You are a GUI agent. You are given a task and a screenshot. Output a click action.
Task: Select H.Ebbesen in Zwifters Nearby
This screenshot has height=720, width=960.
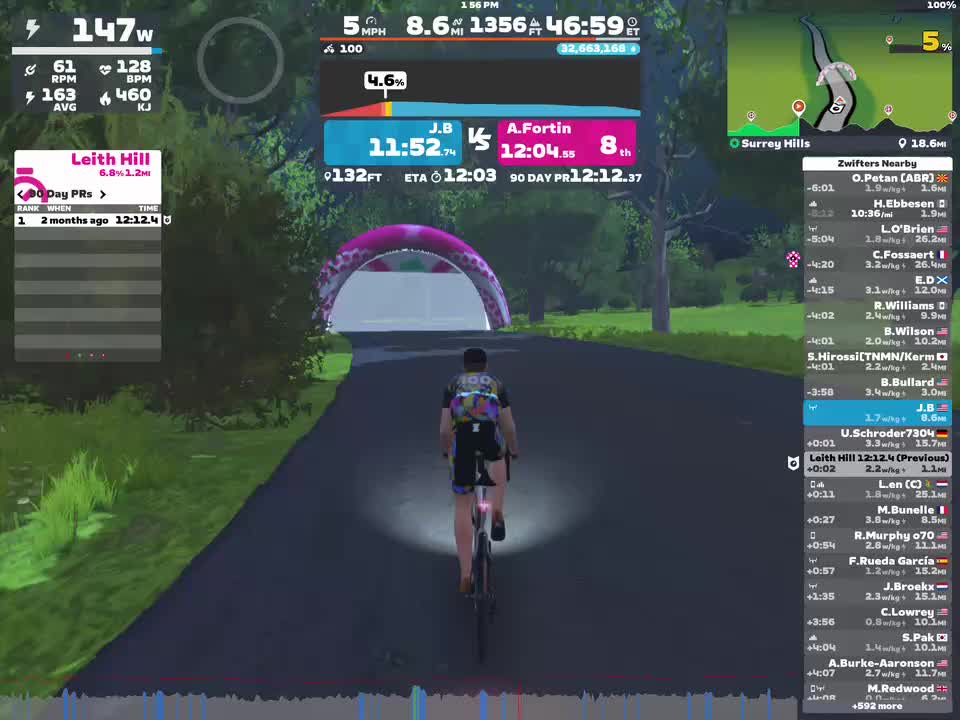pos(877,209)
